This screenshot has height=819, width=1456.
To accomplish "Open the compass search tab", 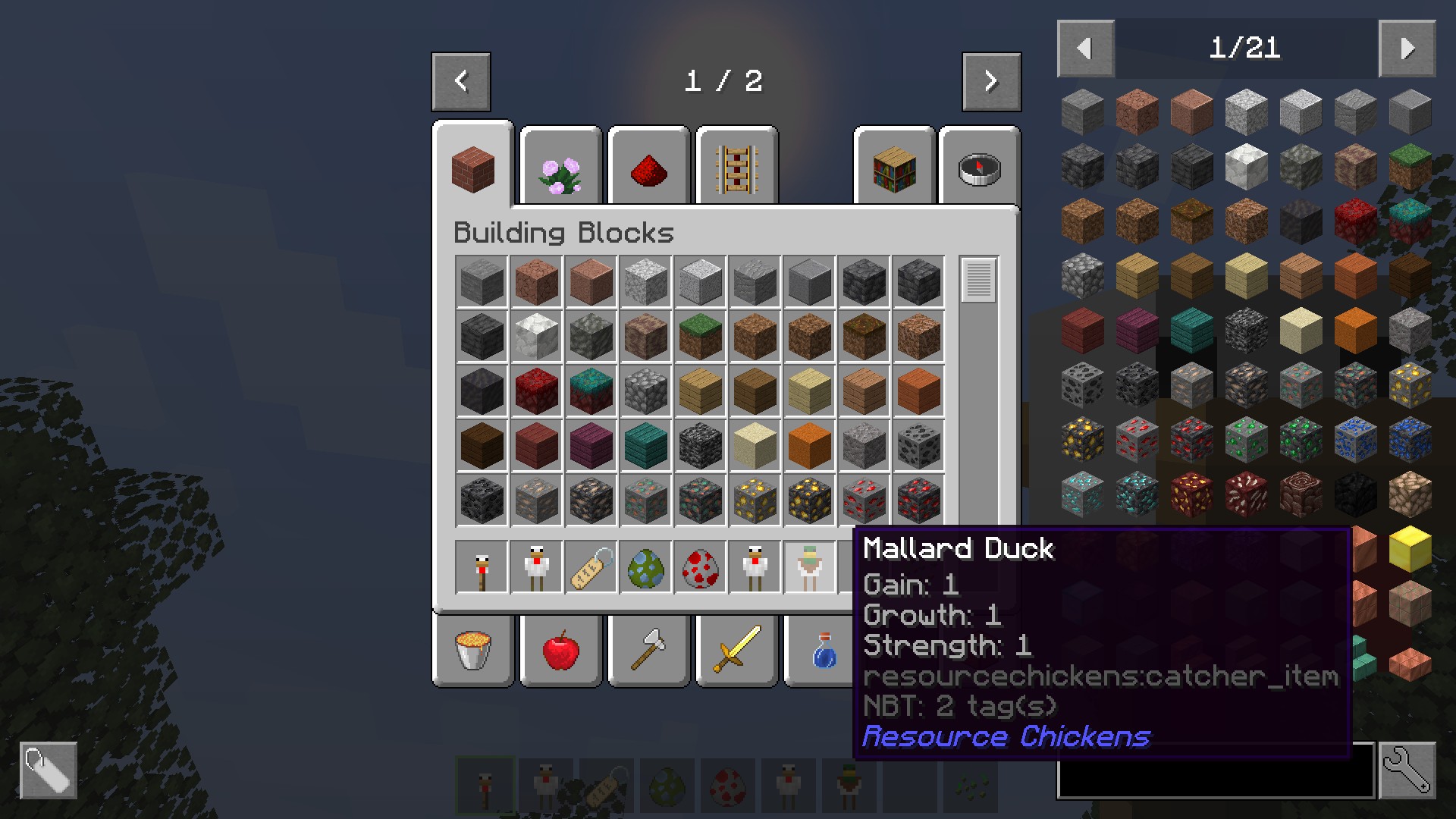I will (979, 169).
